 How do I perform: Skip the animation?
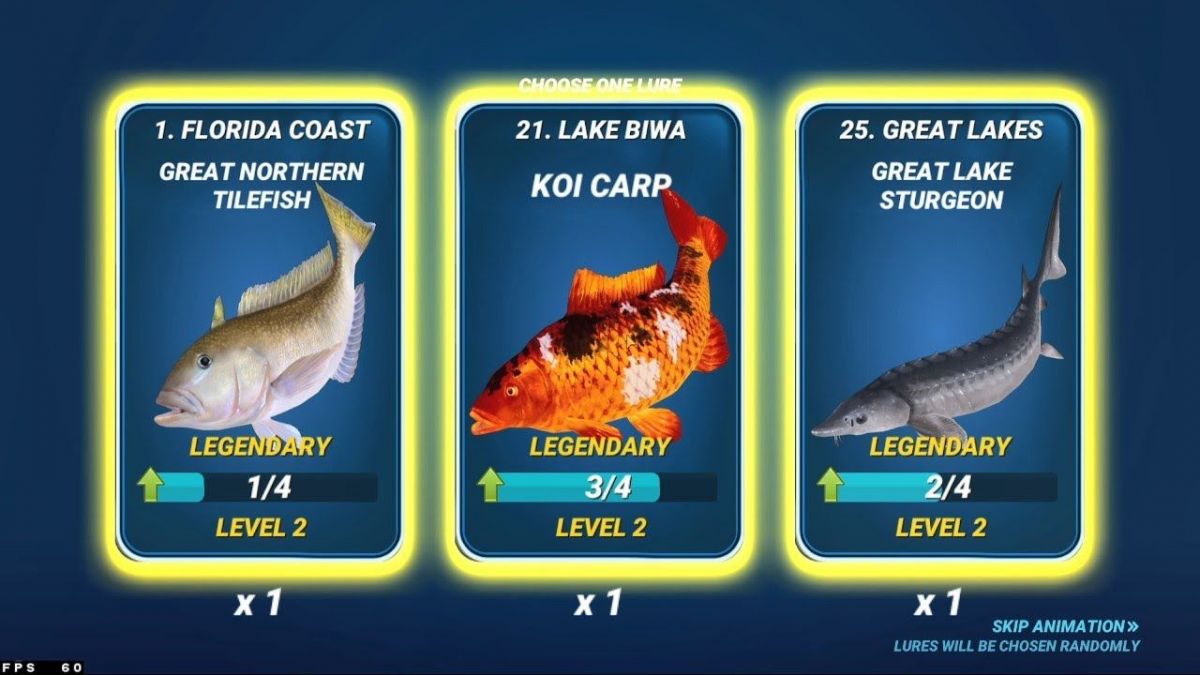[1065, 626]
